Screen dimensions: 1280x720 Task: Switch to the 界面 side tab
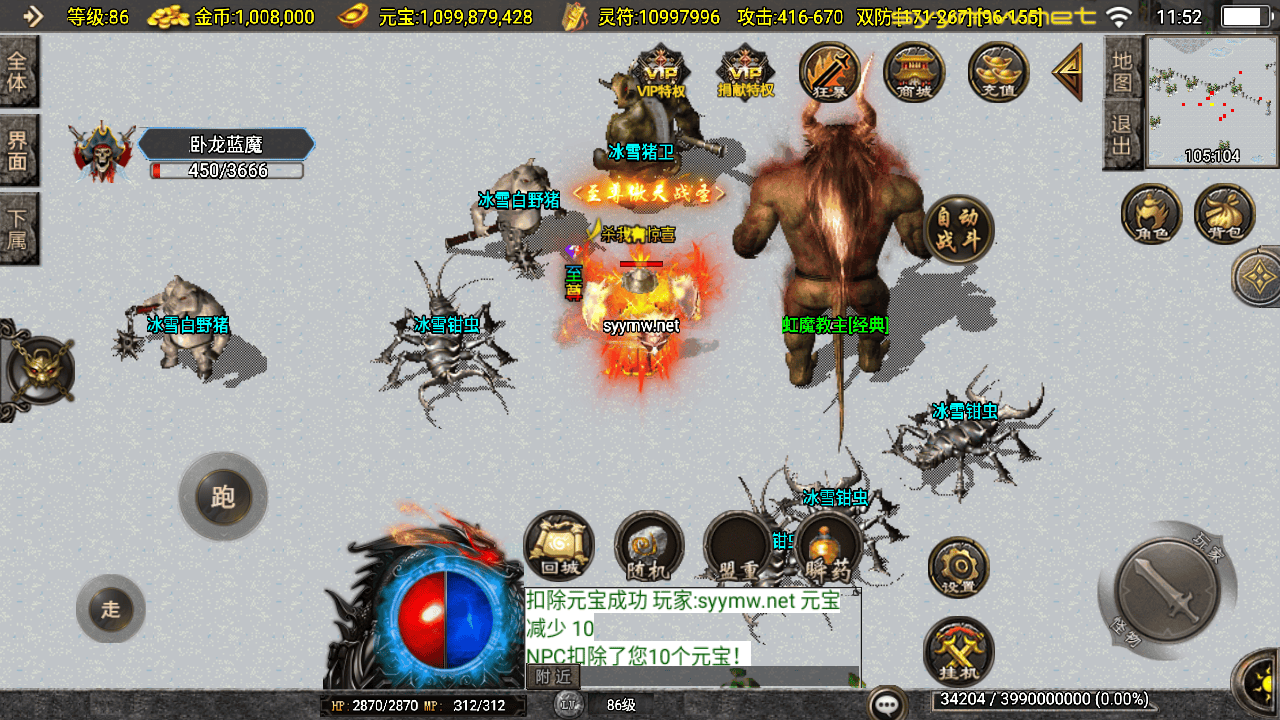[x=18, y=150]
